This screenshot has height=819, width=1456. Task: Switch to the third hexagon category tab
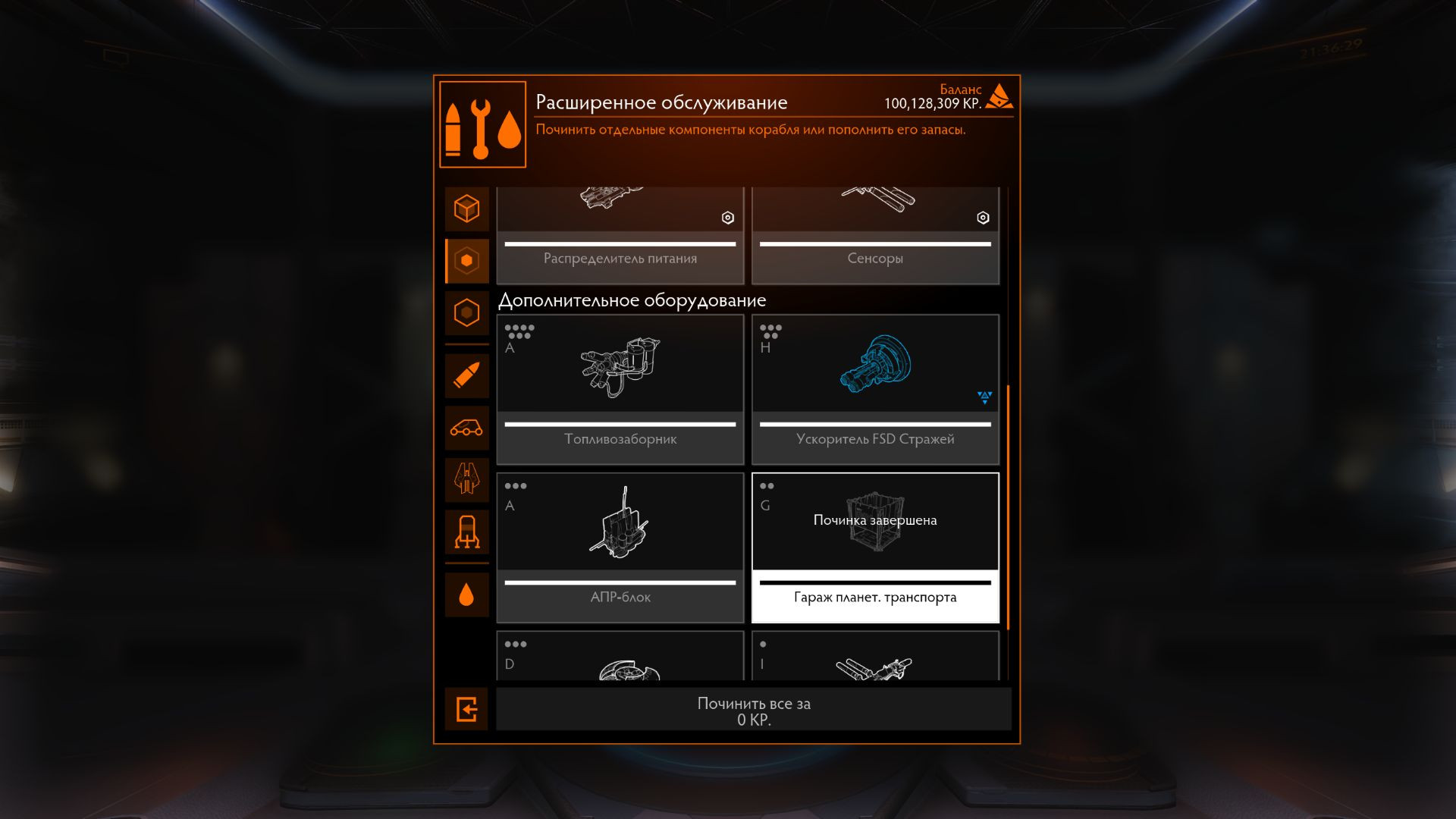[466, 312]
